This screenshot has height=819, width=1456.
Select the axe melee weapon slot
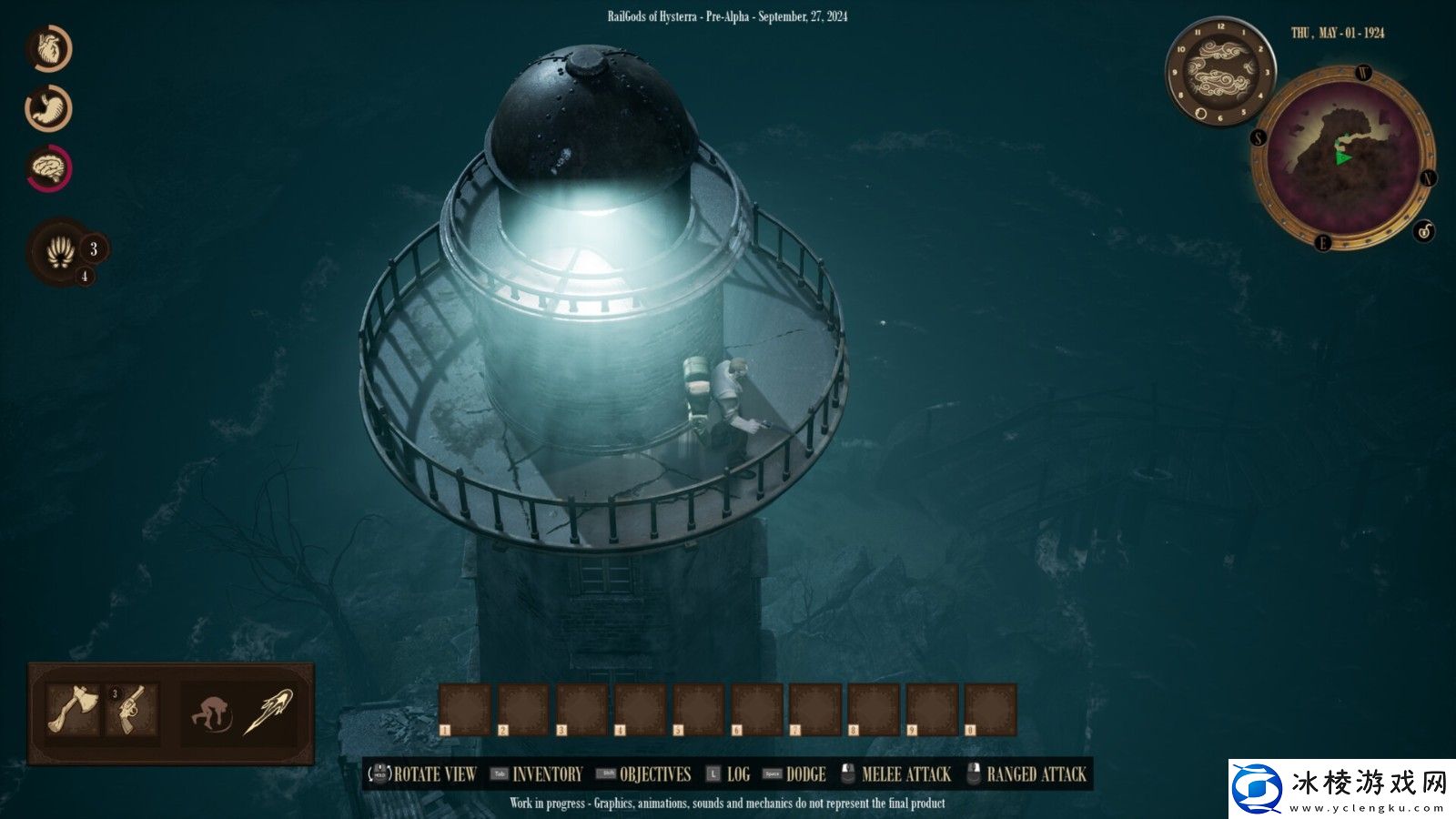click(x=73, y=710)
